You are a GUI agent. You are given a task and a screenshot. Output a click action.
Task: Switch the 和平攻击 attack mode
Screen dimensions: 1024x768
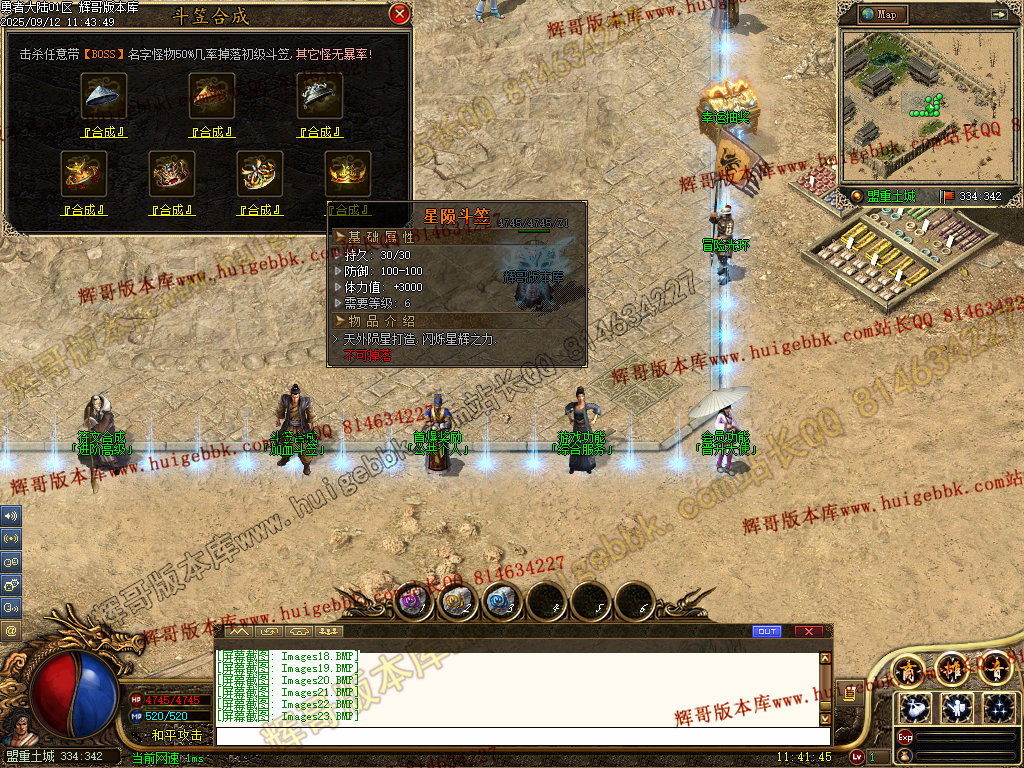176,735
